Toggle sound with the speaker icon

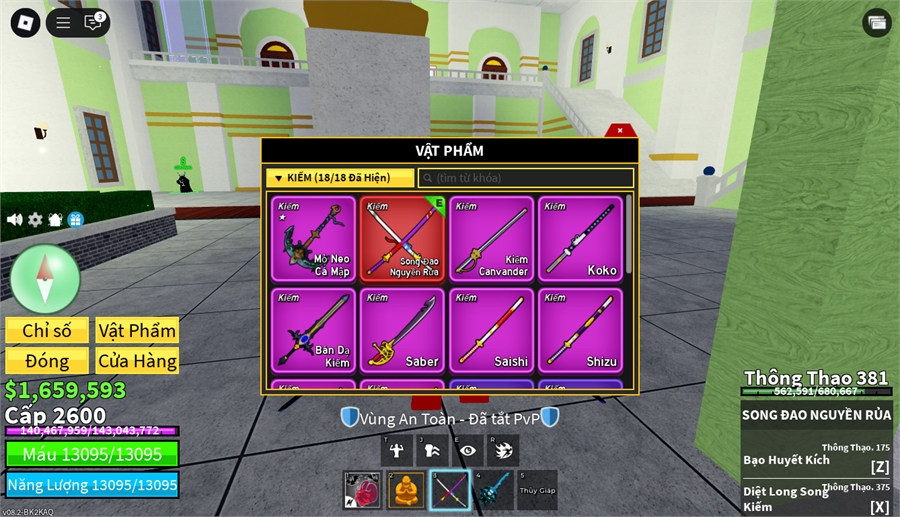tap(15, 219)
